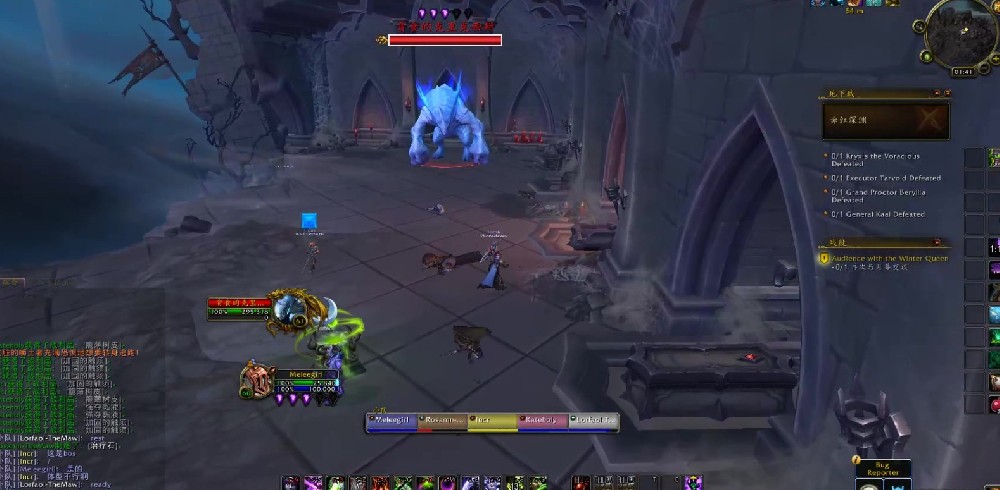Screen dimensions: 1000x490
Task: Click the boss frame at screen top
Action: coord(443,40)
